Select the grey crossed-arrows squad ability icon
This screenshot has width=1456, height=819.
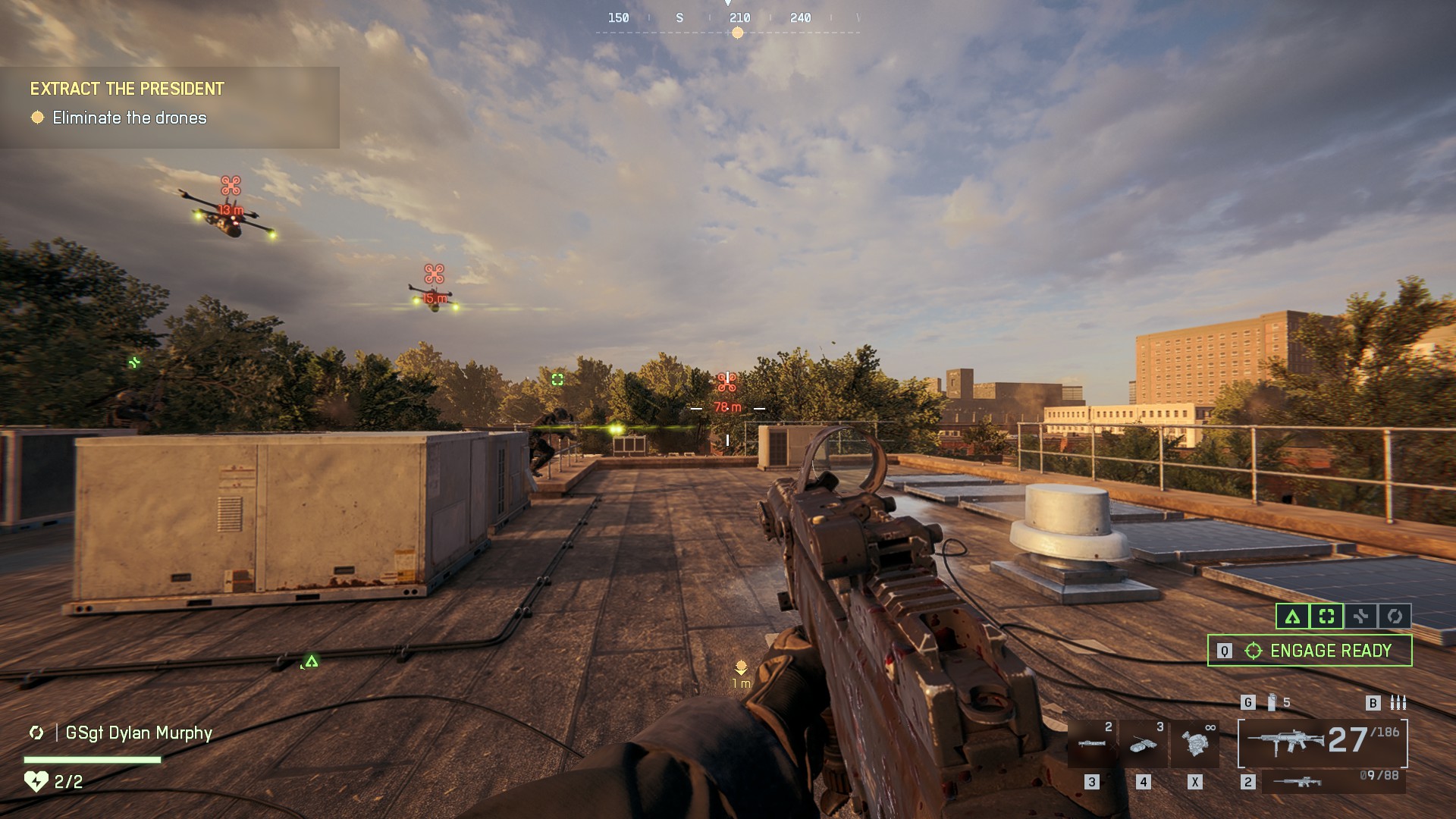click(x=1360, y=617)
